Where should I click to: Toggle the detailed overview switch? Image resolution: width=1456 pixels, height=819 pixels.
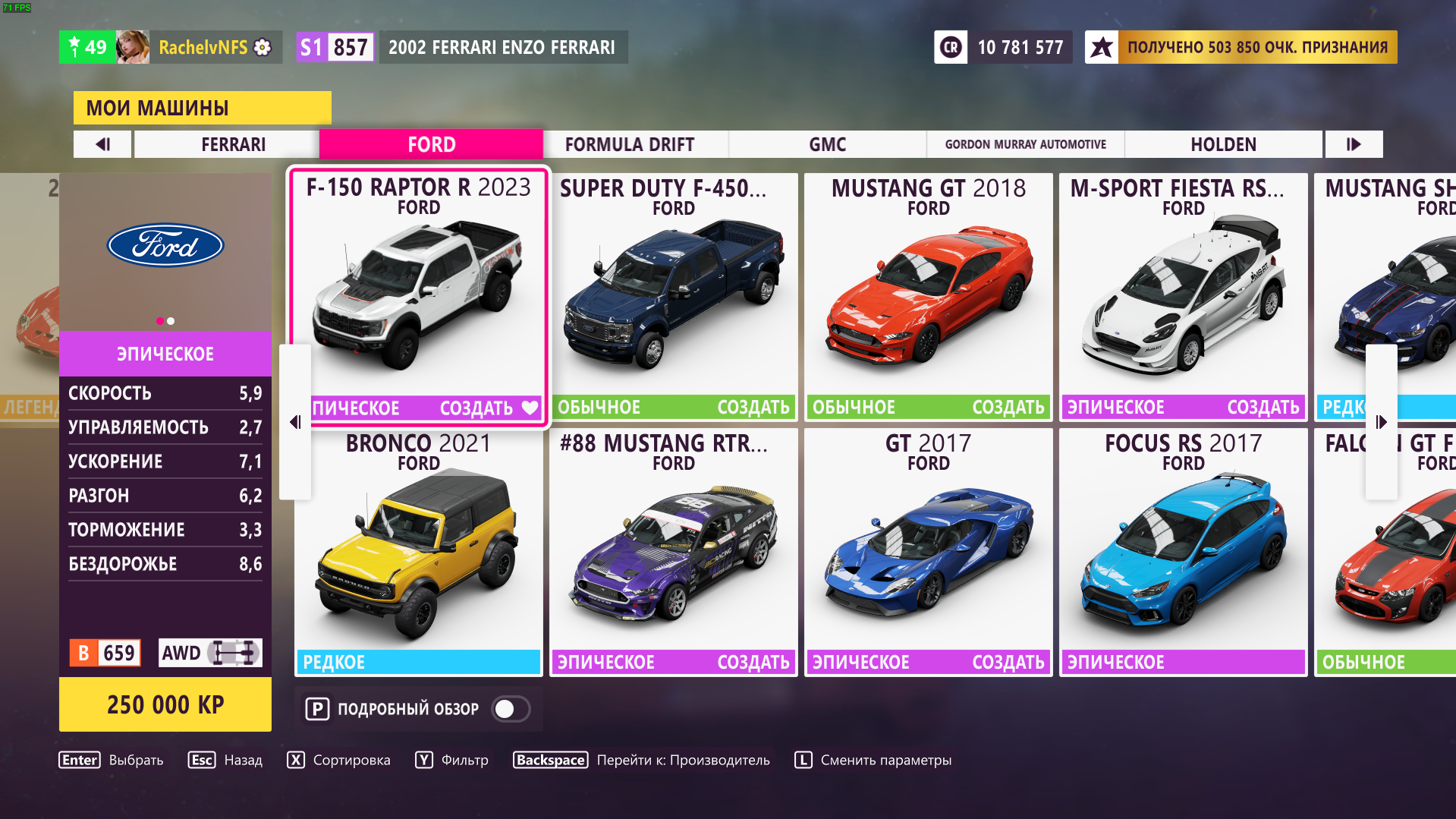point(511,709)
